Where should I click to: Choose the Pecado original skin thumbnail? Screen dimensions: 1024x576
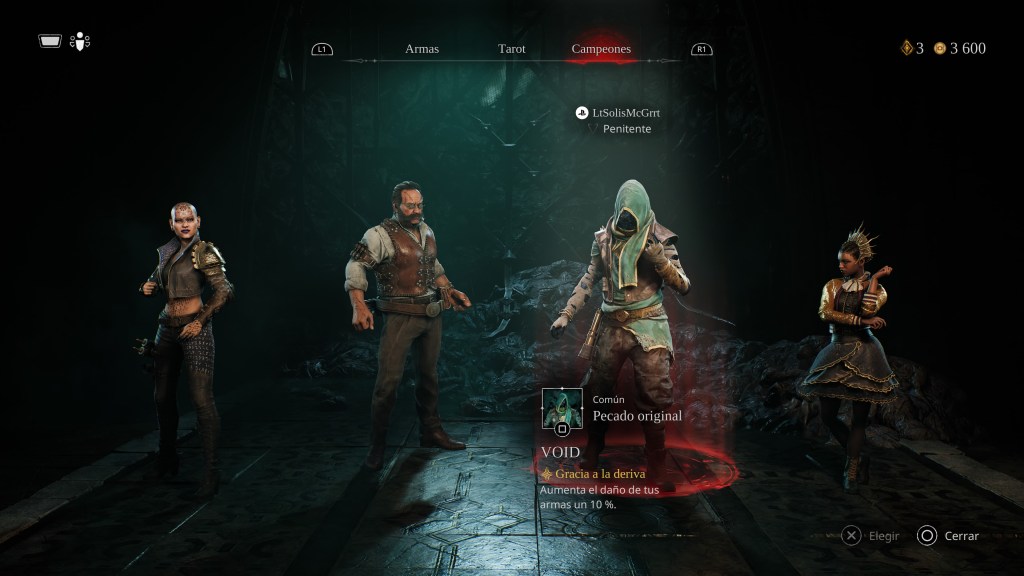click(x=562, y=408)
